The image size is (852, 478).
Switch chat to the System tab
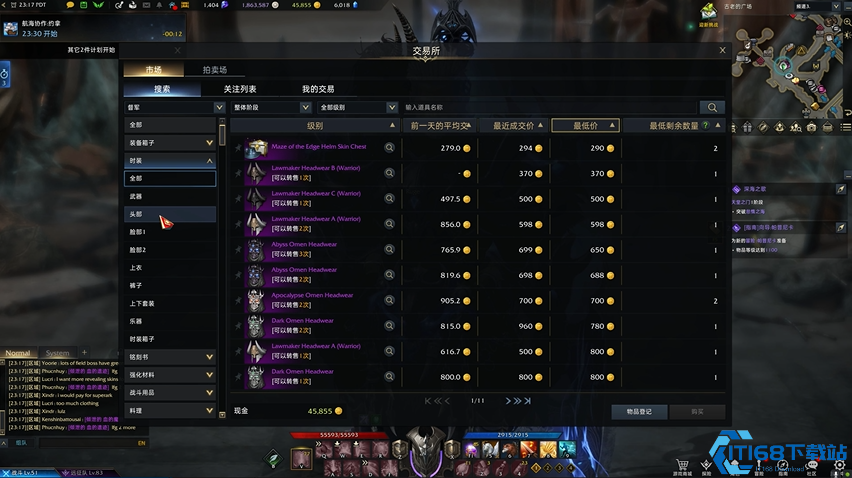[x=58, y=353]
